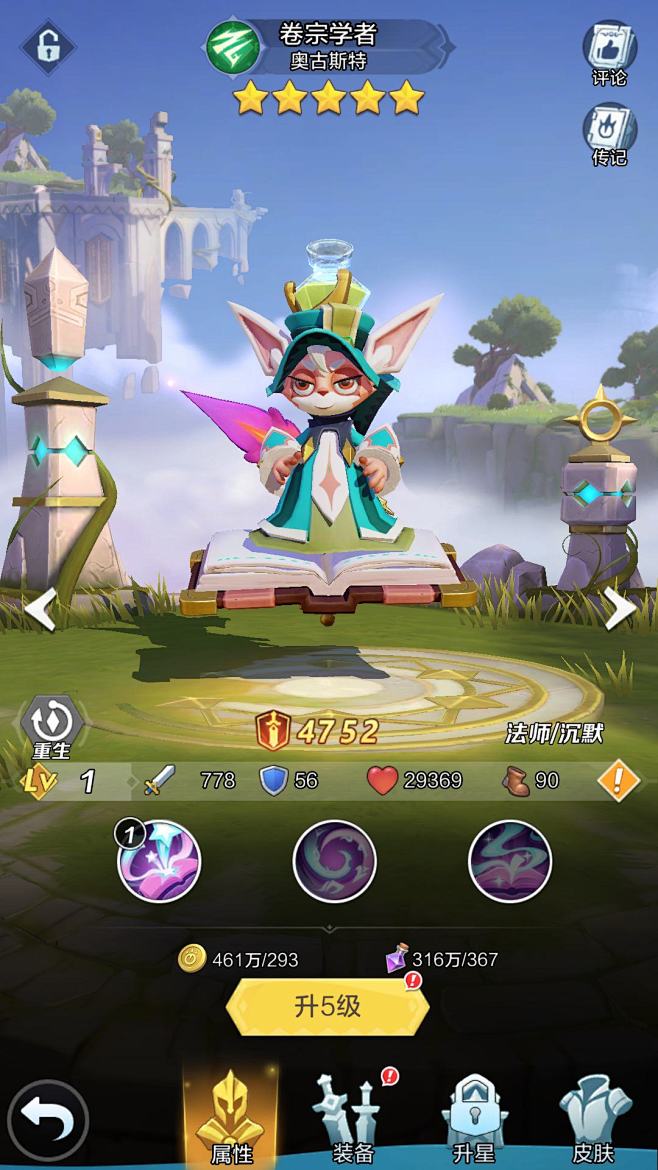Viewport: 658px width, 1170px height.
Task: Toggle the padlock lock icon
Action: click(x=47, y=45)
